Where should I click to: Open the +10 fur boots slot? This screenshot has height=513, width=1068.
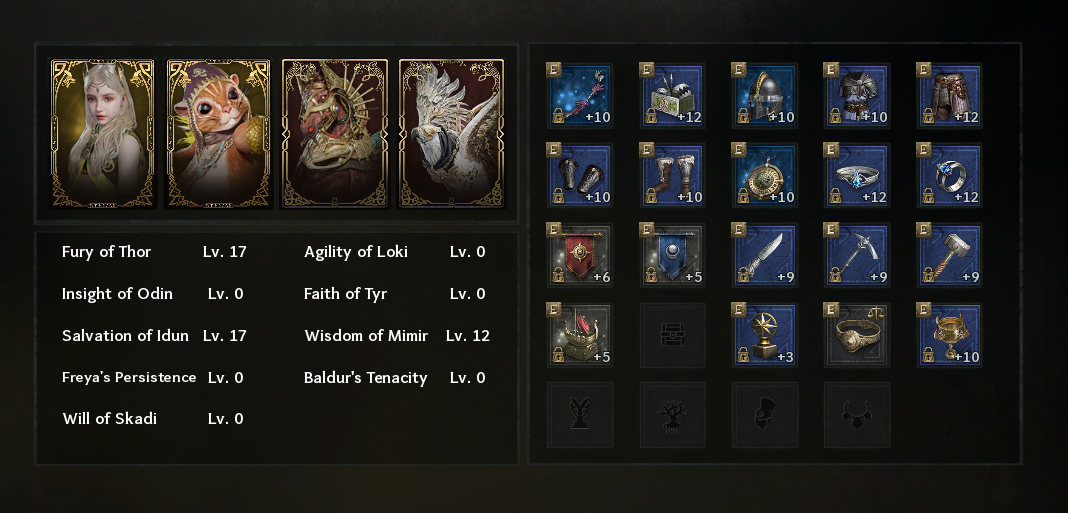(x=673, y=176)
